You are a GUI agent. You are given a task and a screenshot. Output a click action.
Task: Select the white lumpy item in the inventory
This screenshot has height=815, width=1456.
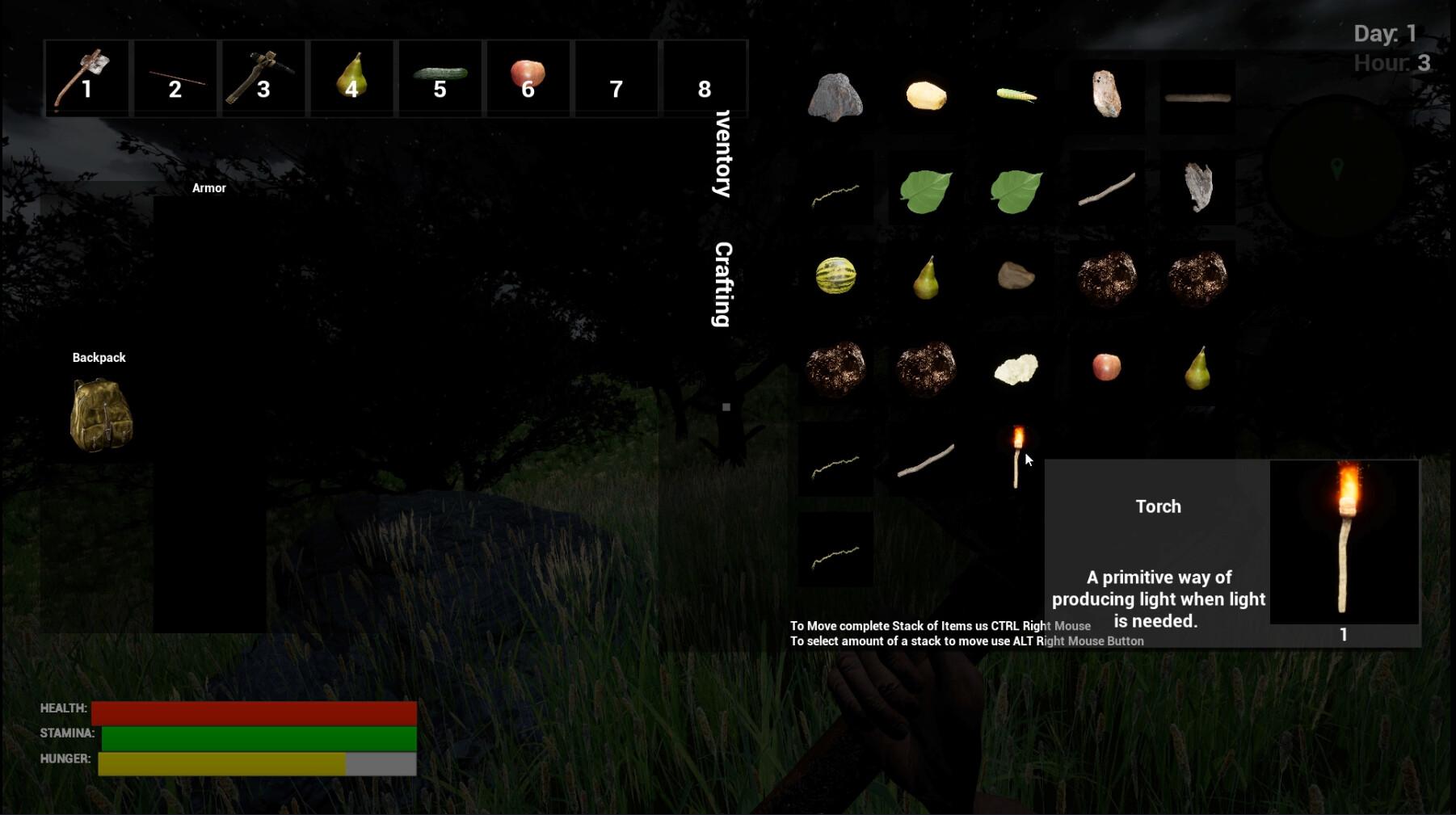click(x=1016, y=368)
